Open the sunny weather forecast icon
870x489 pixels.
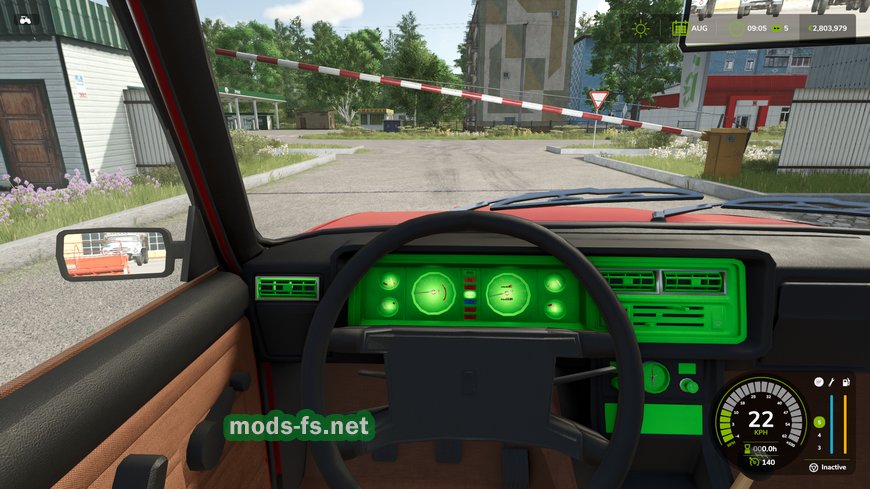click(640, 28)
